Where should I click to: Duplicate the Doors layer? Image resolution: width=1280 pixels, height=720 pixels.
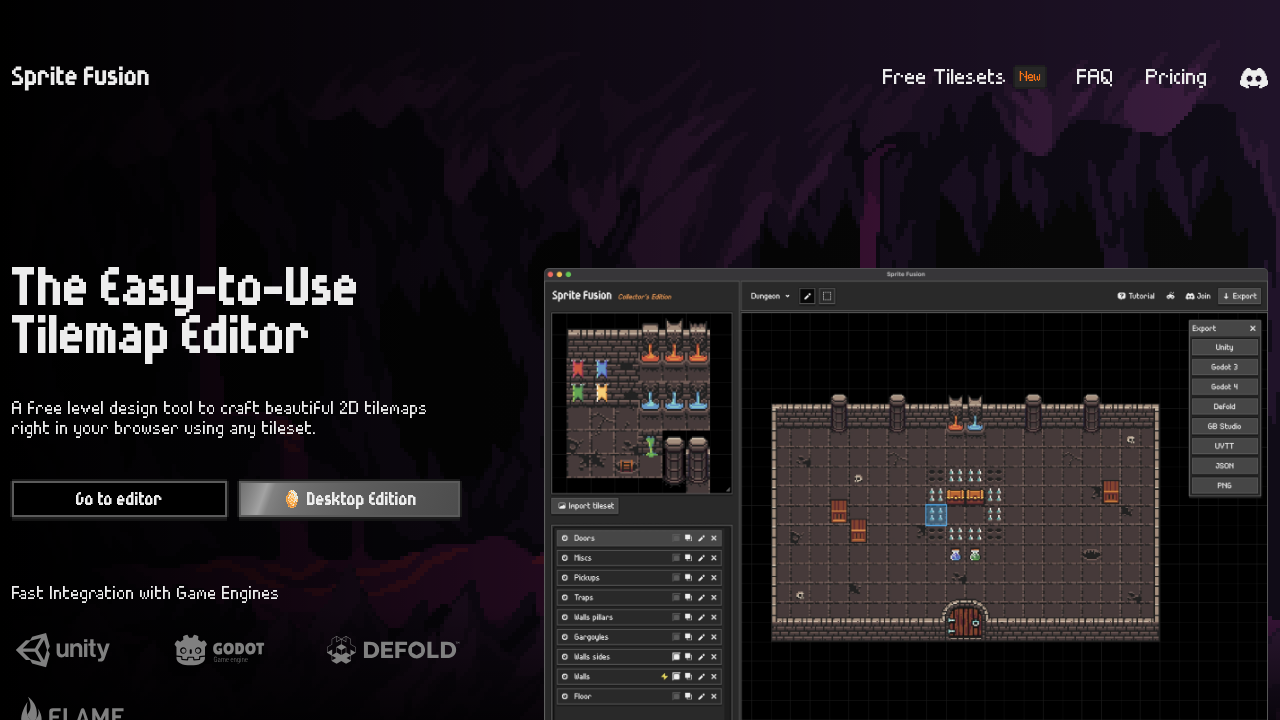688,537
